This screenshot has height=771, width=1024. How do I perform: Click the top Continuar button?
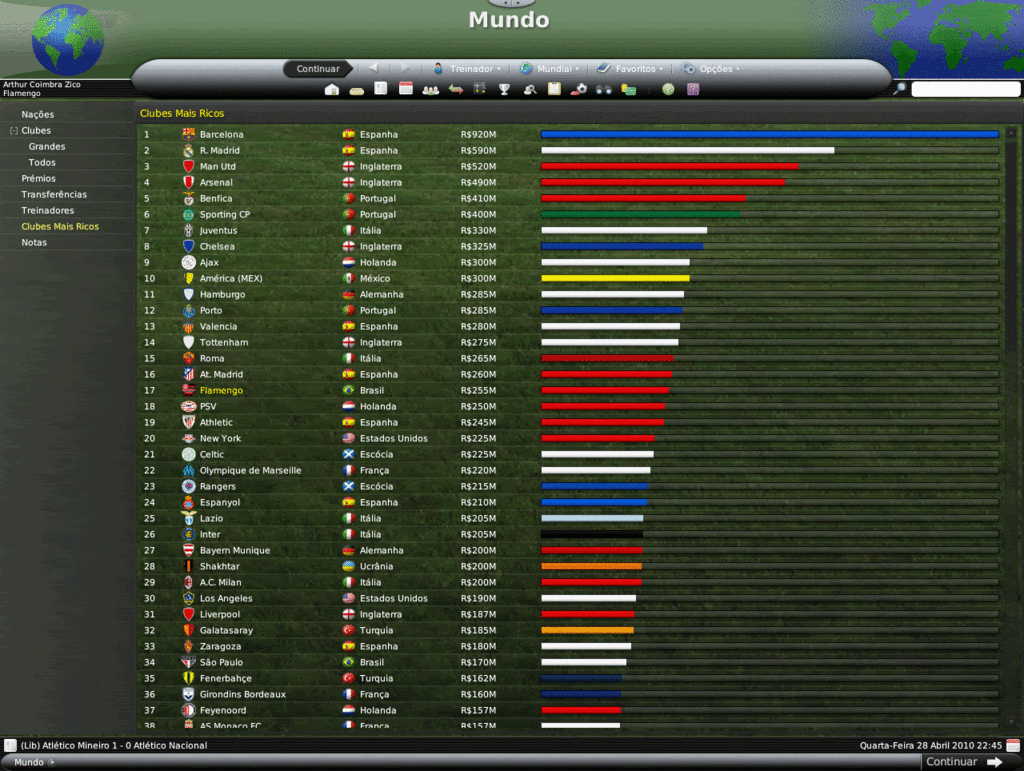318,69
